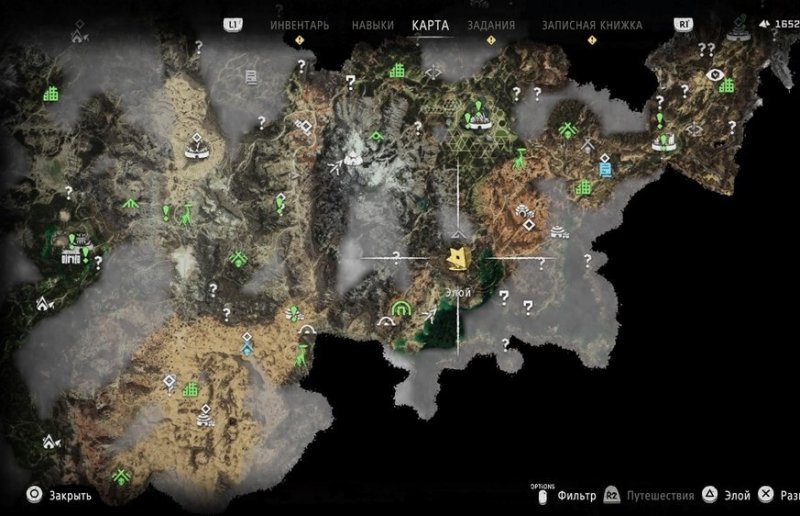
Task: Select the yellow Элой player marker
Action: [x=459, y=260]
